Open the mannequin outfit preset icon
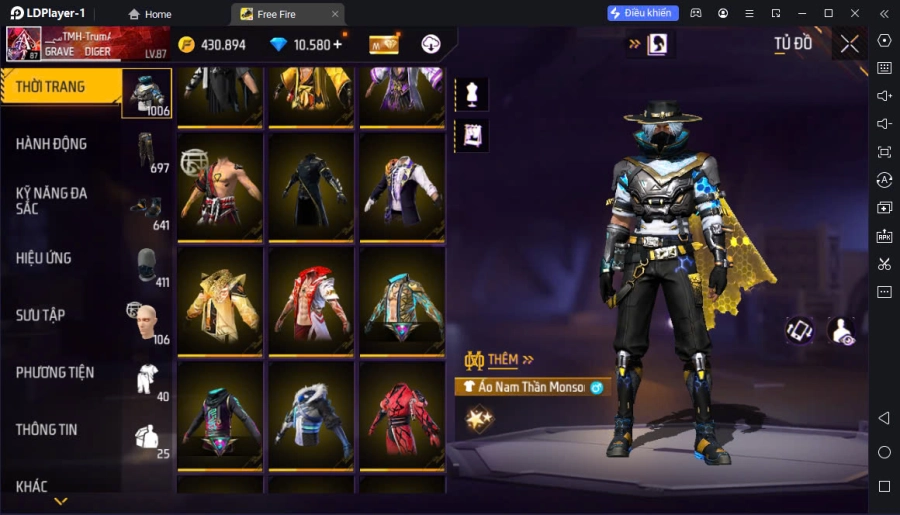The height and width of the screenshot is (515, 900). coord(471,94)
